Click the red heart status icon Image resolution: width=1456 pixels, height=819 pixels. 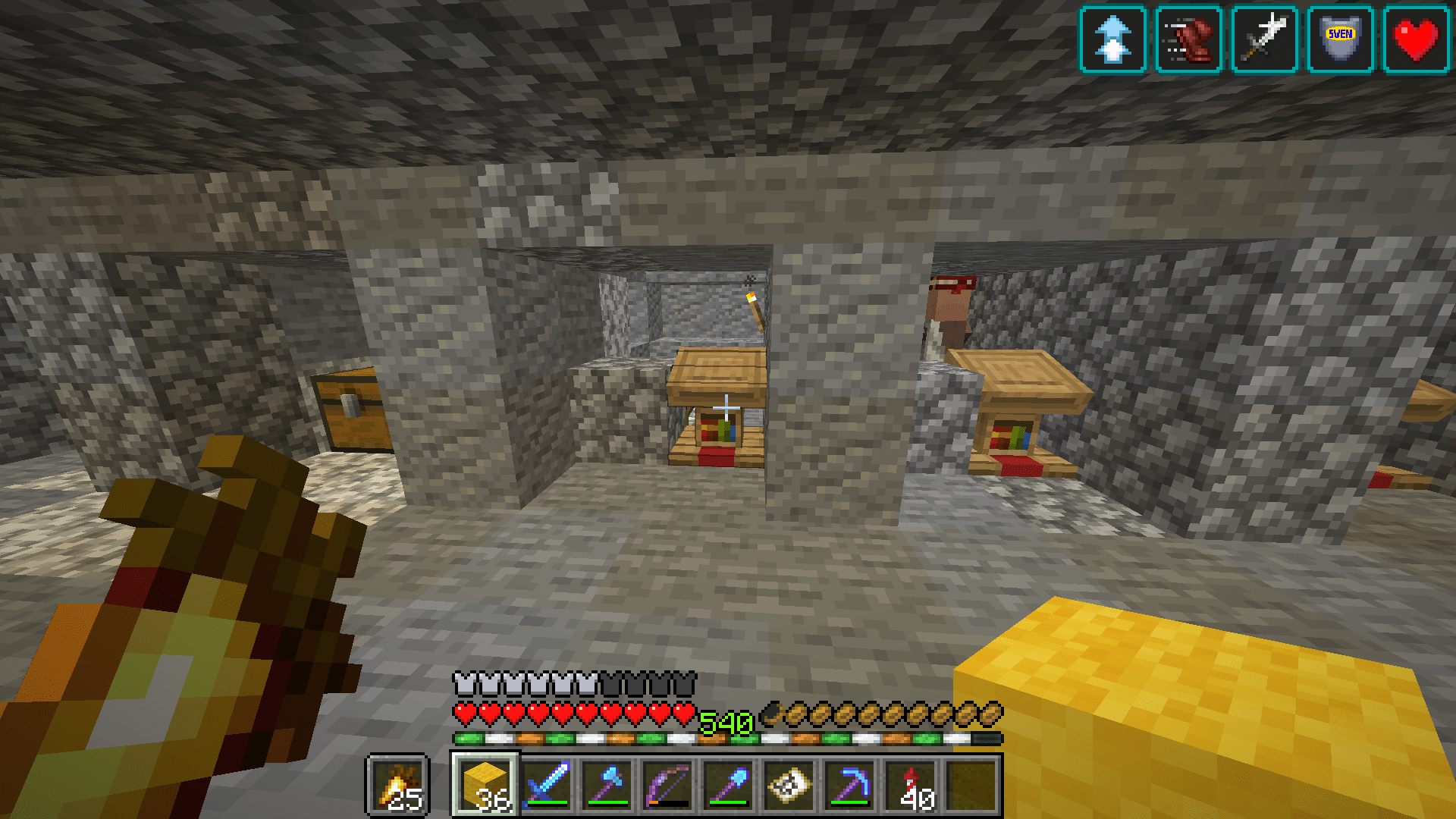click(x=1418, y=38)
